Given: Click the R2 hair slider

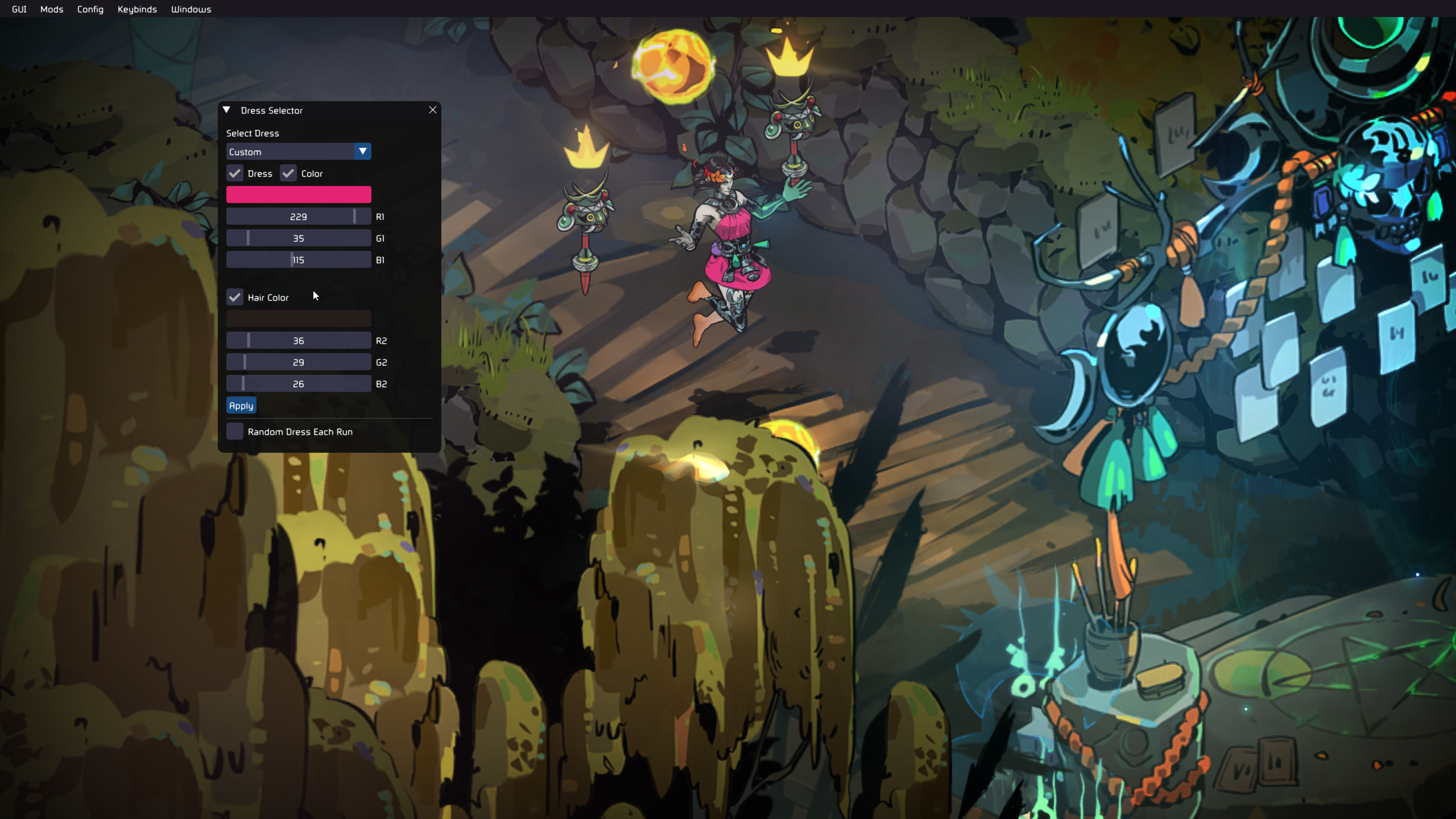Looking at the screenshot, I should point(299,340).
